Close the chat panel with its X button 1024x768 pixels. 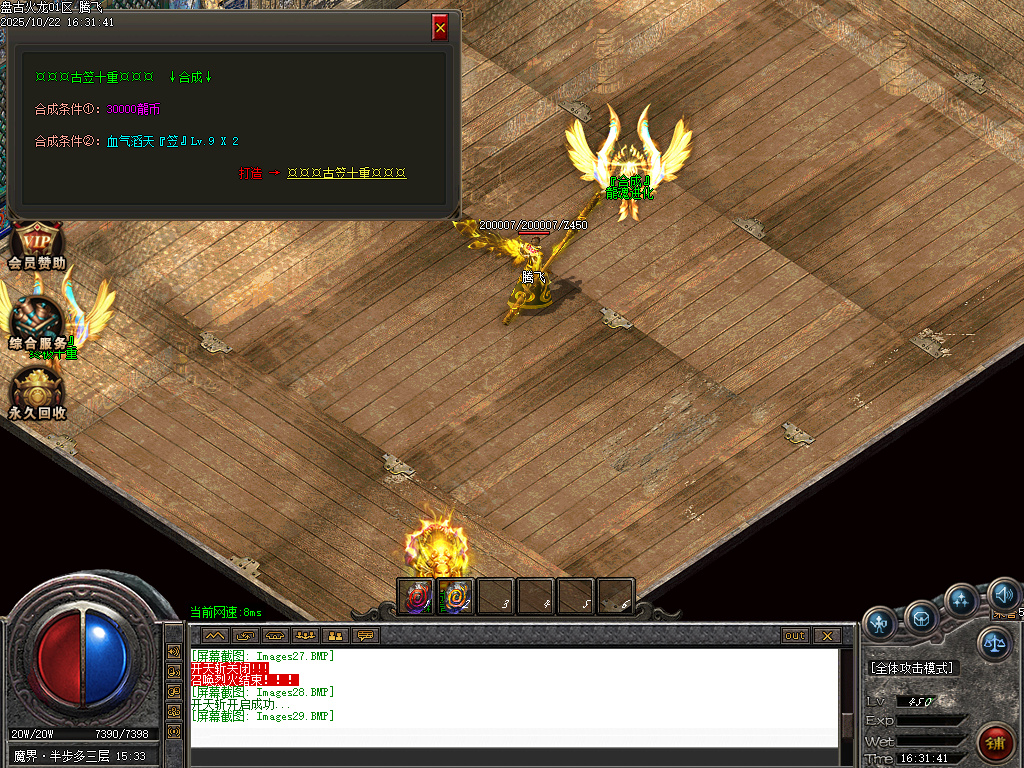tap(826, 635)
